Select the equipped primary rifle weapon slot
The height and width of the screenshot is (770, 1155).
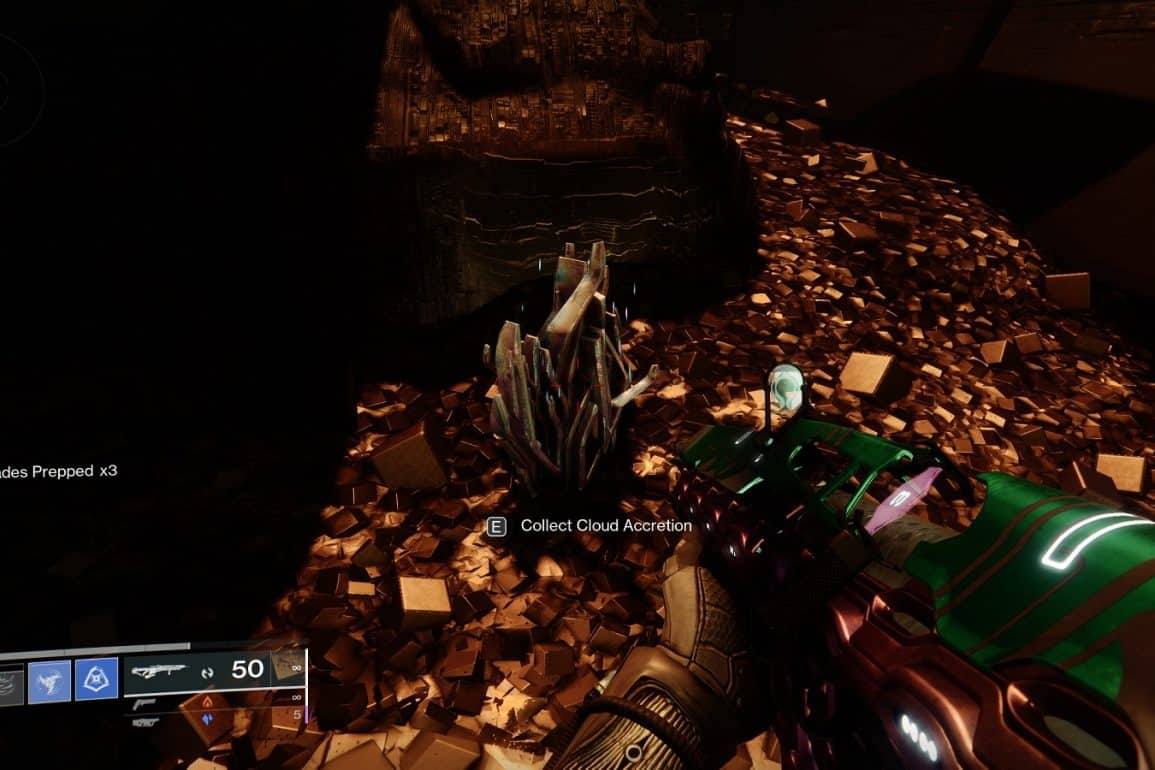(158, 672)
